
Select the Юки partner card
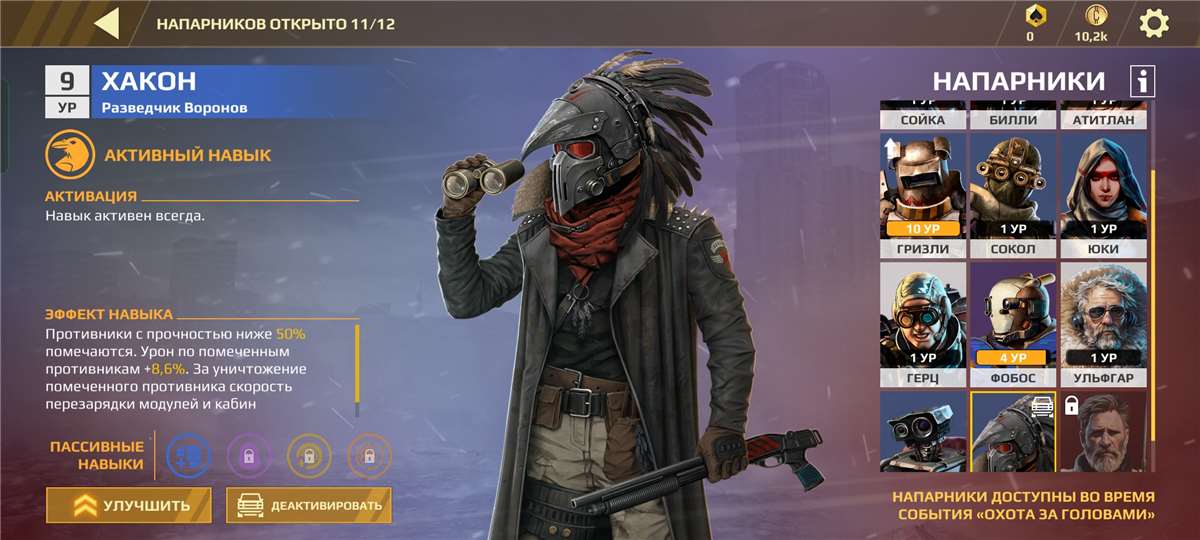[x=1102, y=196]
